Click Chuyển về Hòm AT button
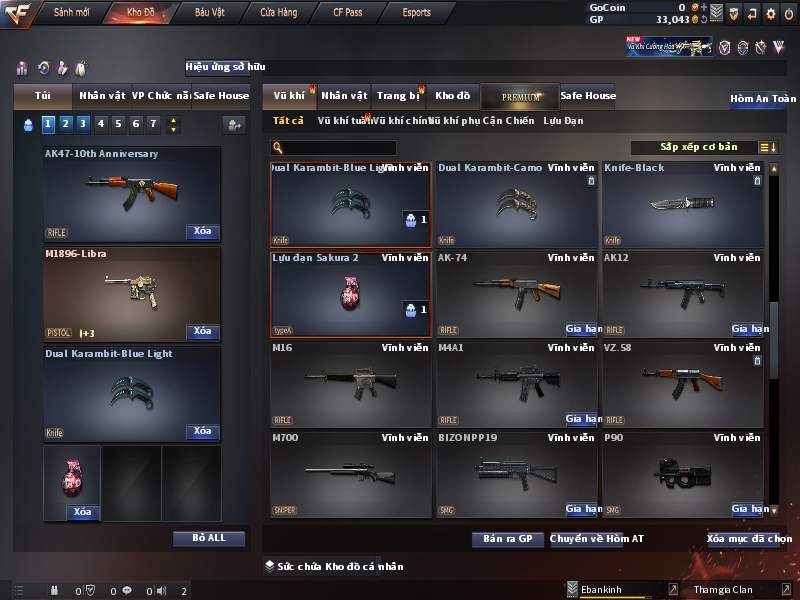The height and width of the screenshot is (600, 800). [x=597, y=539]
